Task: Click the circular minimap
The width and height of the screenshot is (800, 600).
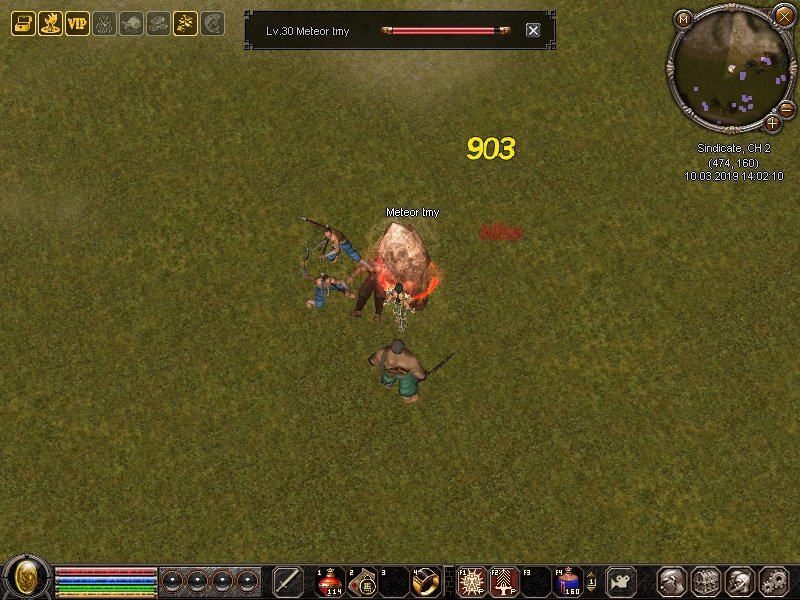Action: 731,68
